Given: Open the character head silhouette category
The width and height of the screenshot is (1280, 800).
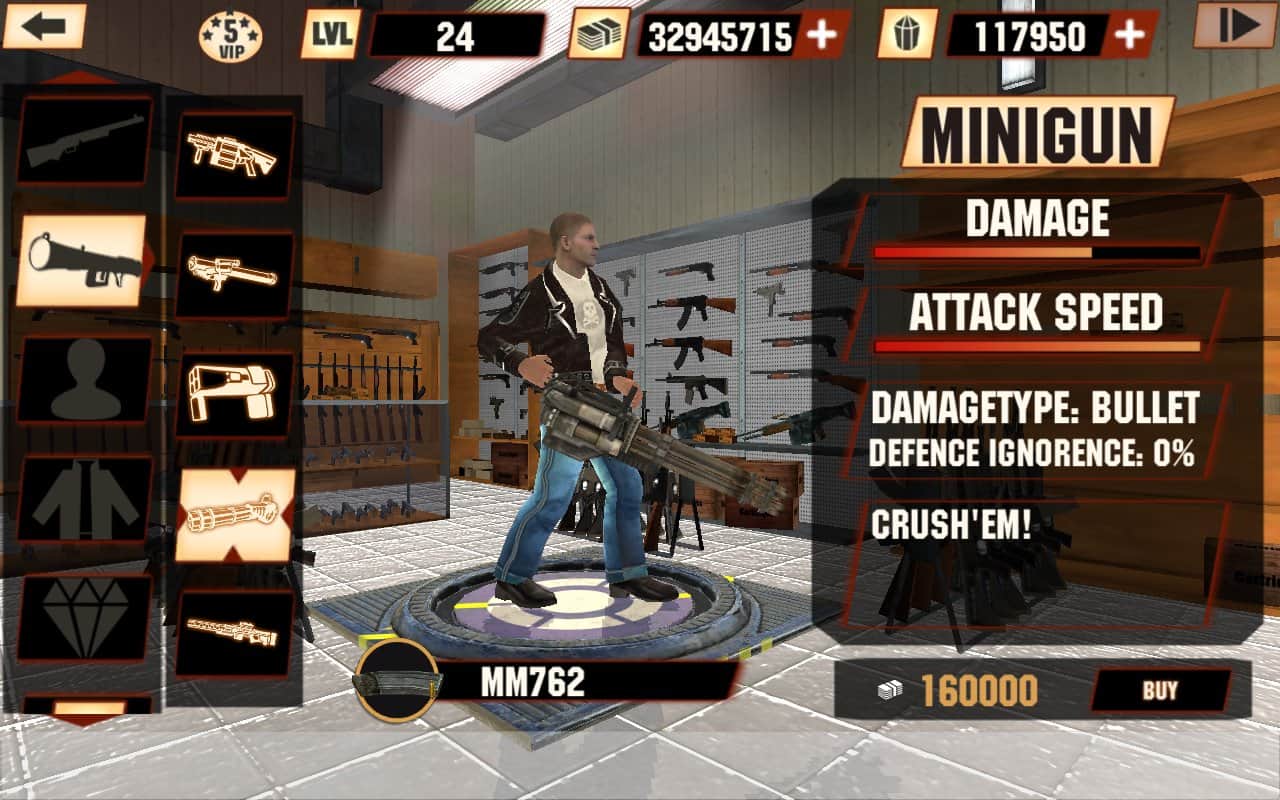Looking at the screenshot, I should click(85, 378).
